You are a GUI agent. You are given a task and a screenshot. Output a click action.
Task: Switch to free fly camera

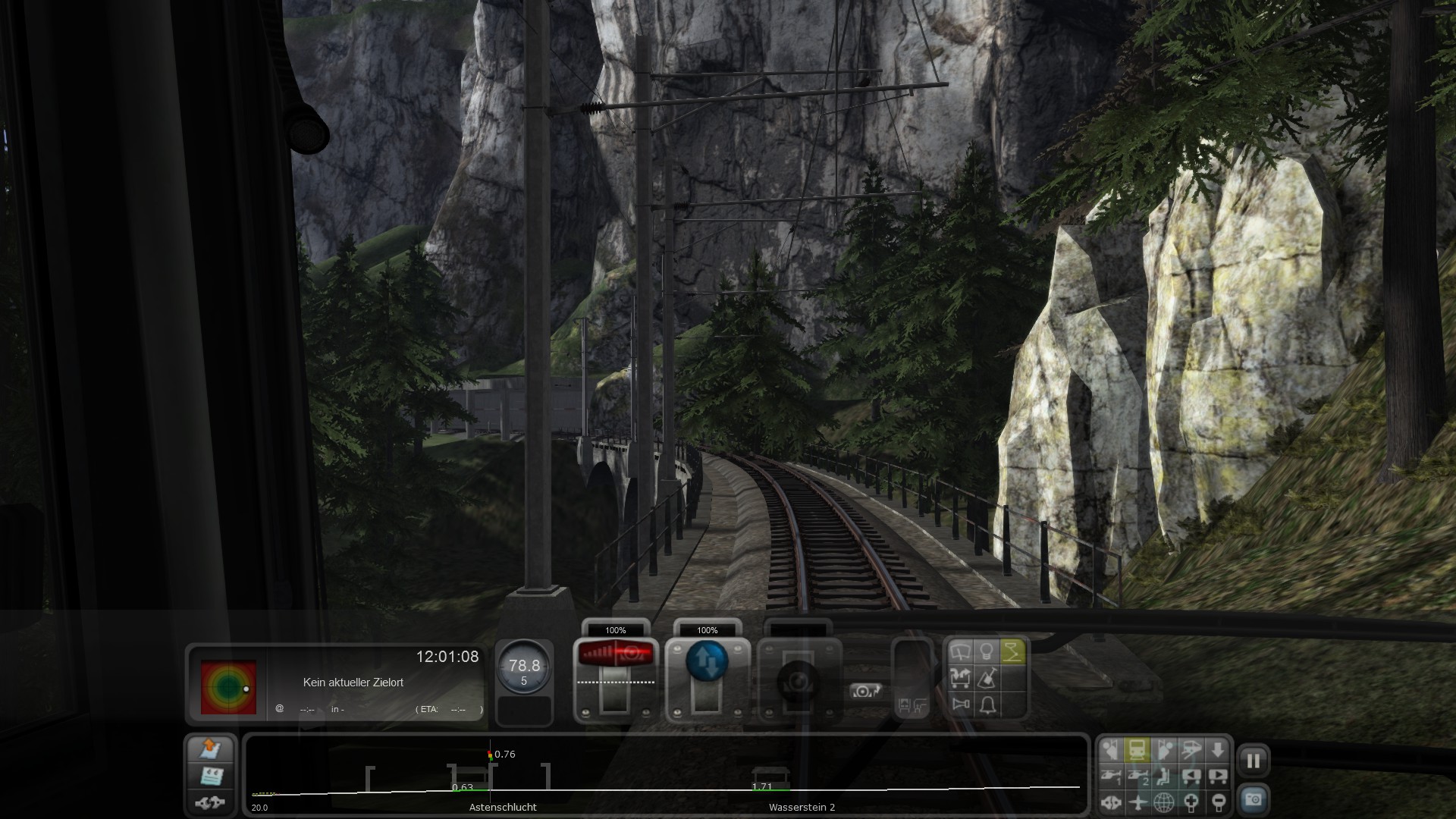tap(1137, 802)
